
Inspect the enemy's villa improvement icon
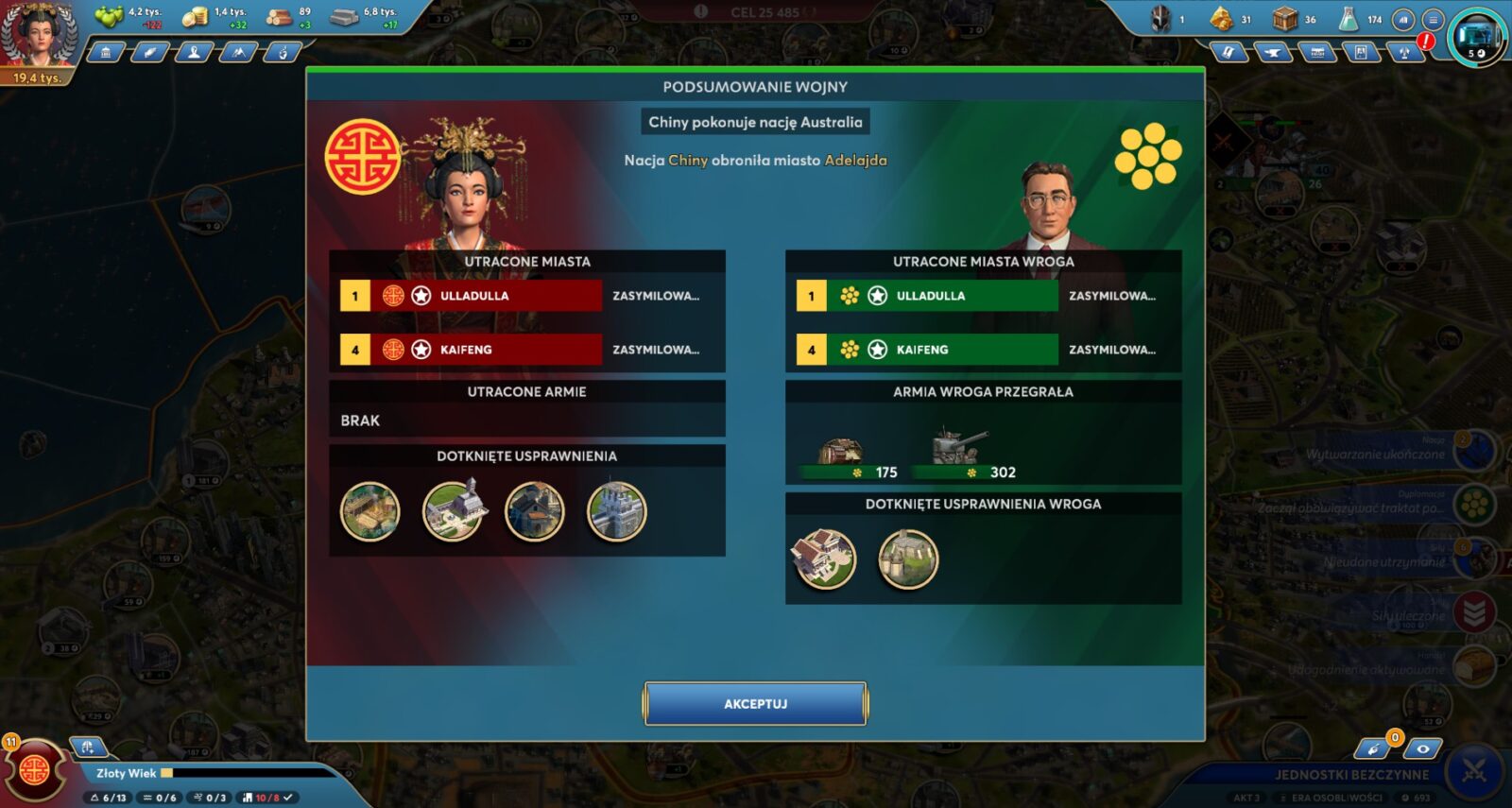pyautogui.click(x=824, y=559)
